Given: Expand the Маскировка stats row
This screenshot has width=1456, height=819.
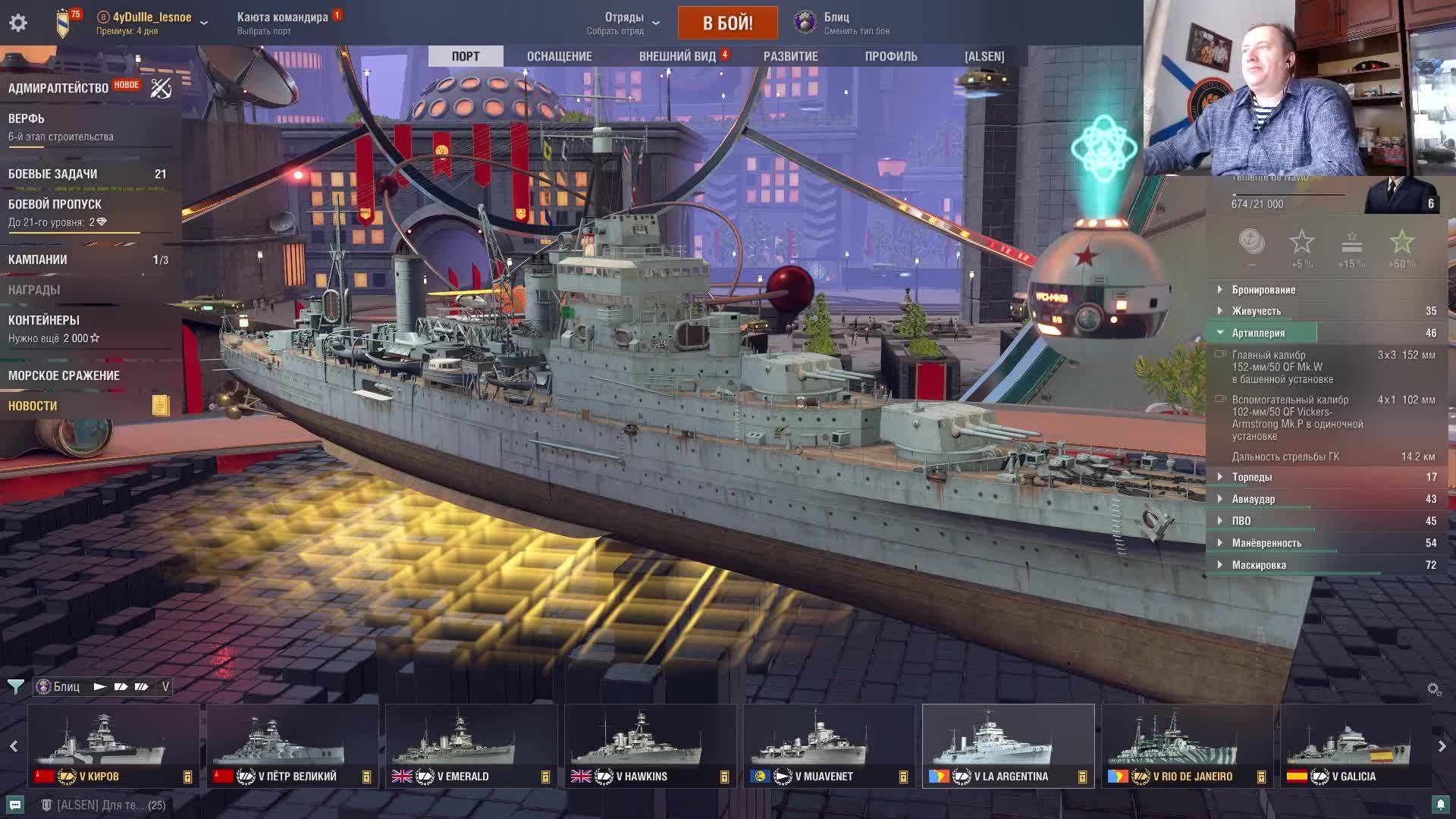Looking at the screenshot, I should [1259, 565].
